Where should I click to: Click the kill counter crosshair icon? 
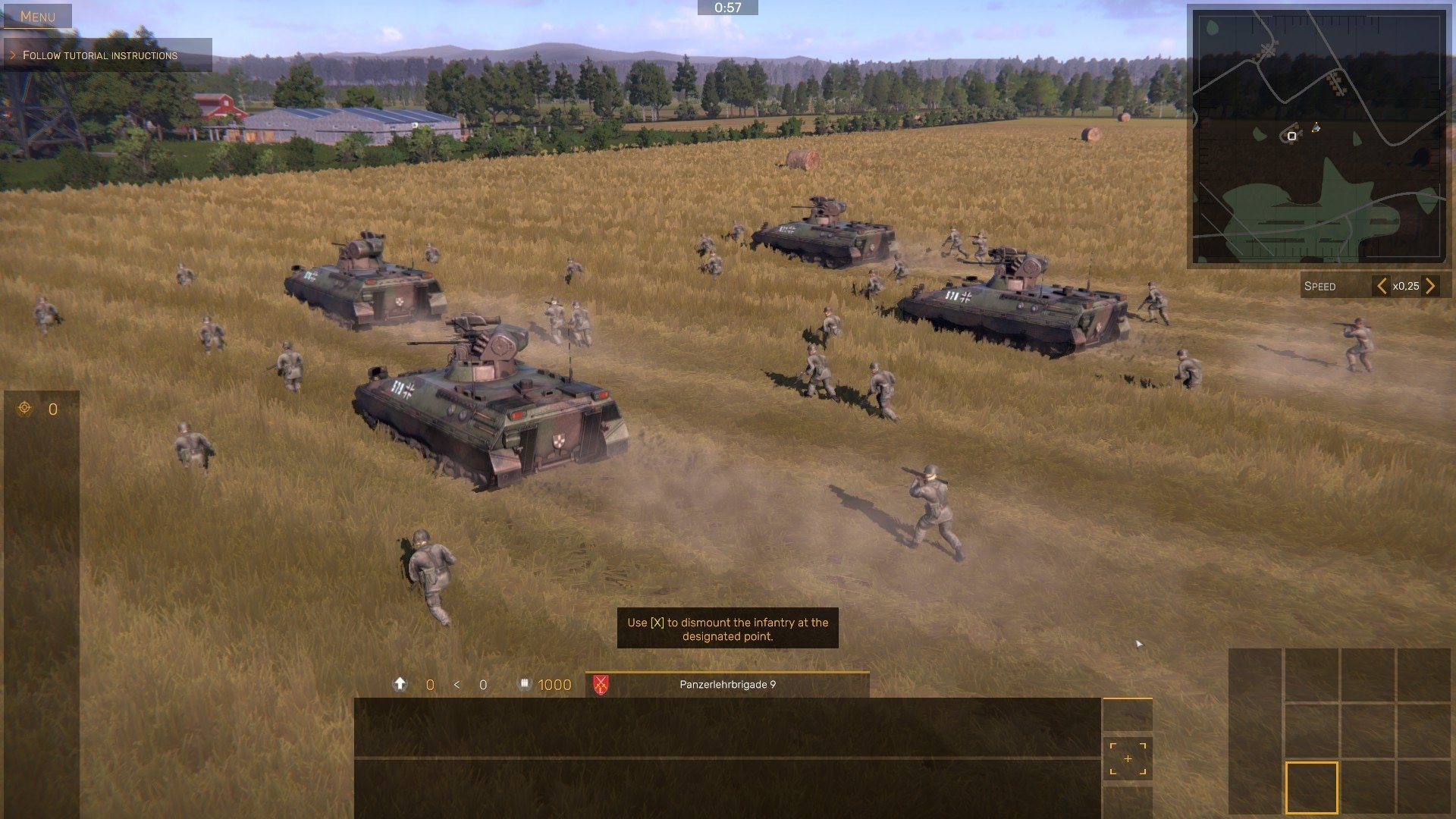tap(25, 409)
